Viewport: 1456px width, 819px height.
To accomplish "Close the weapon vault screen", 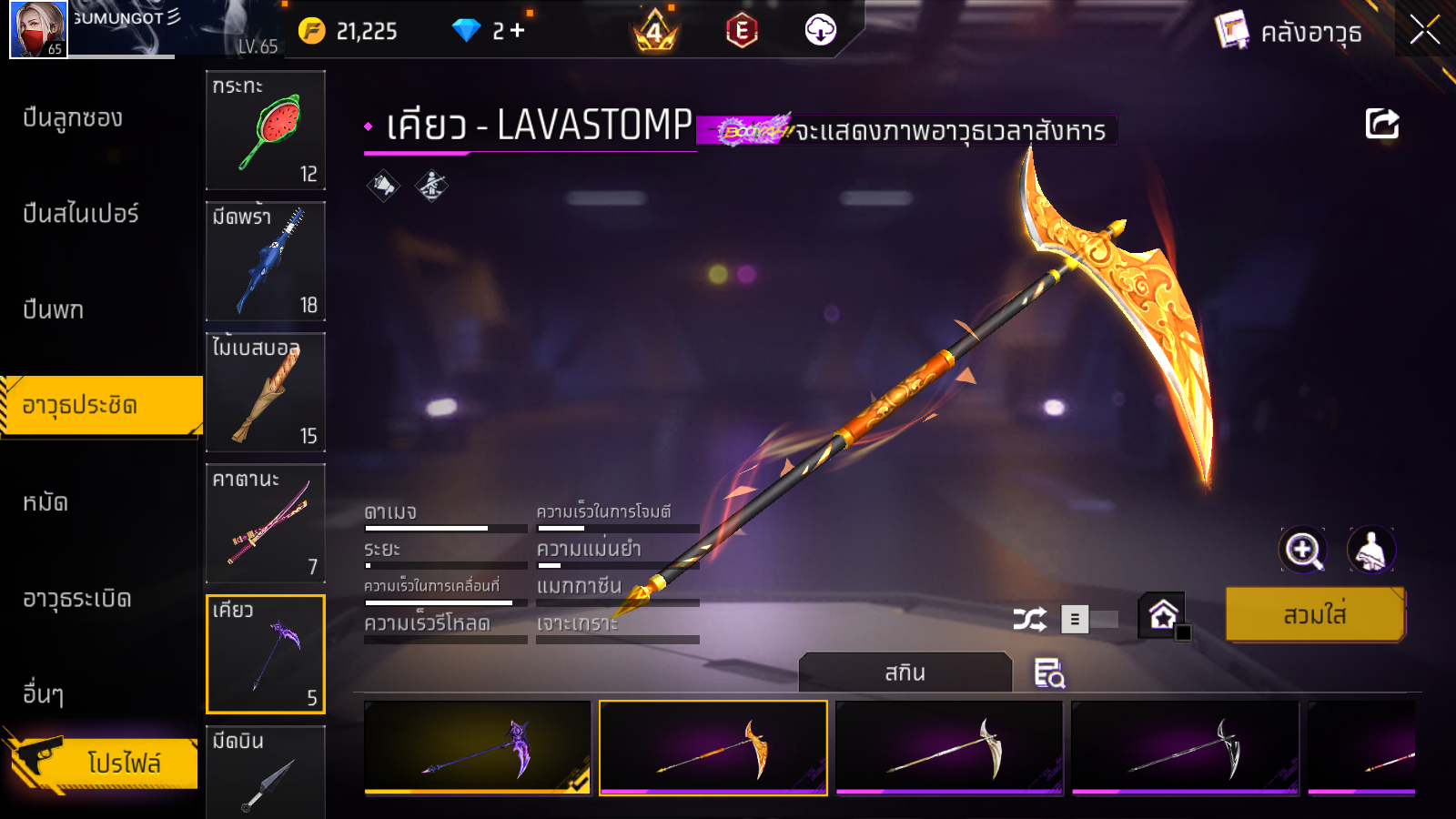I will pos(1424,30).
